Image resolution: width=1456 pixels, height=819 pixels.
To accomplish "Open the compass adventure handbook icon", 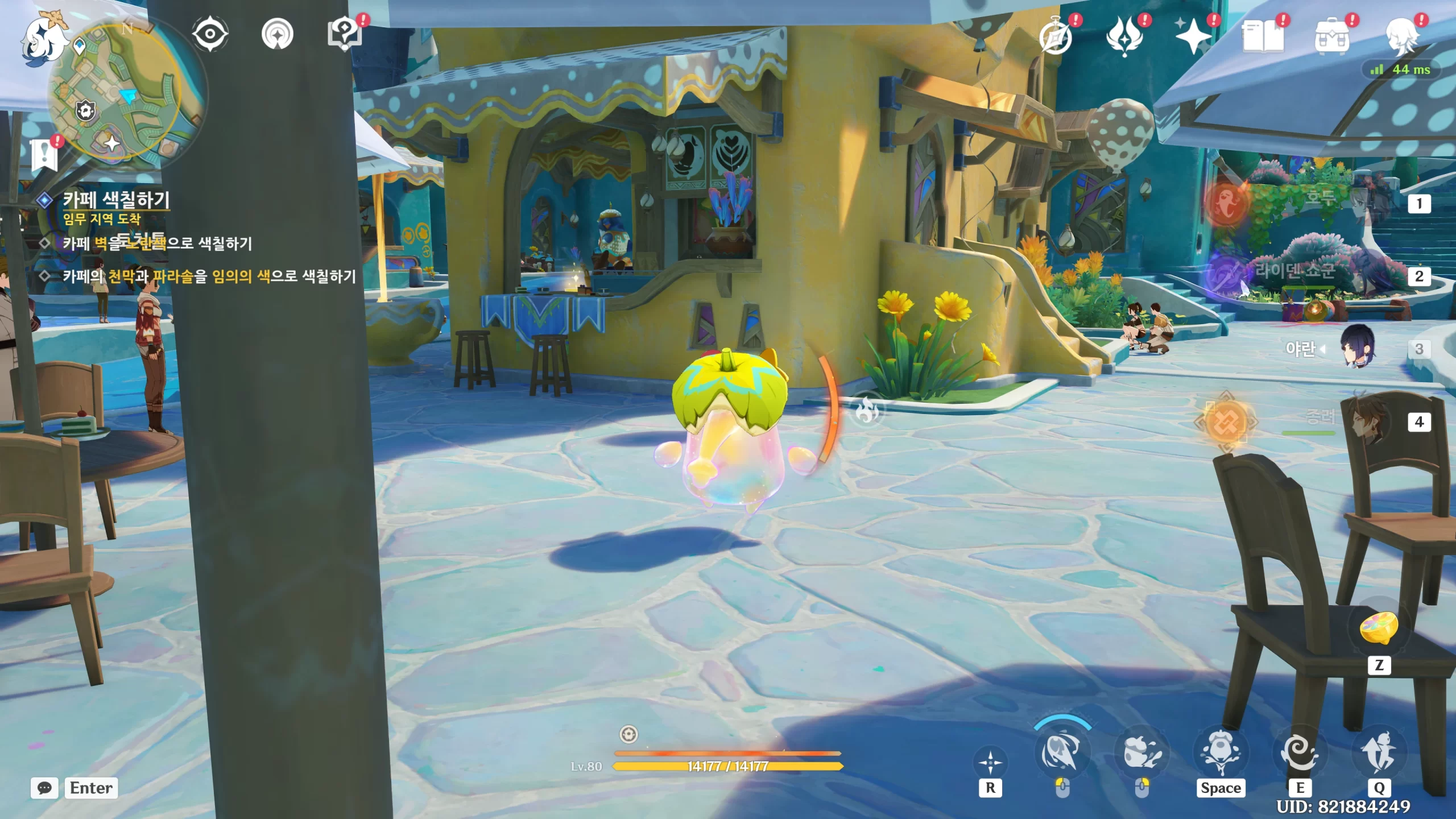I will [x=1056, y=37].
